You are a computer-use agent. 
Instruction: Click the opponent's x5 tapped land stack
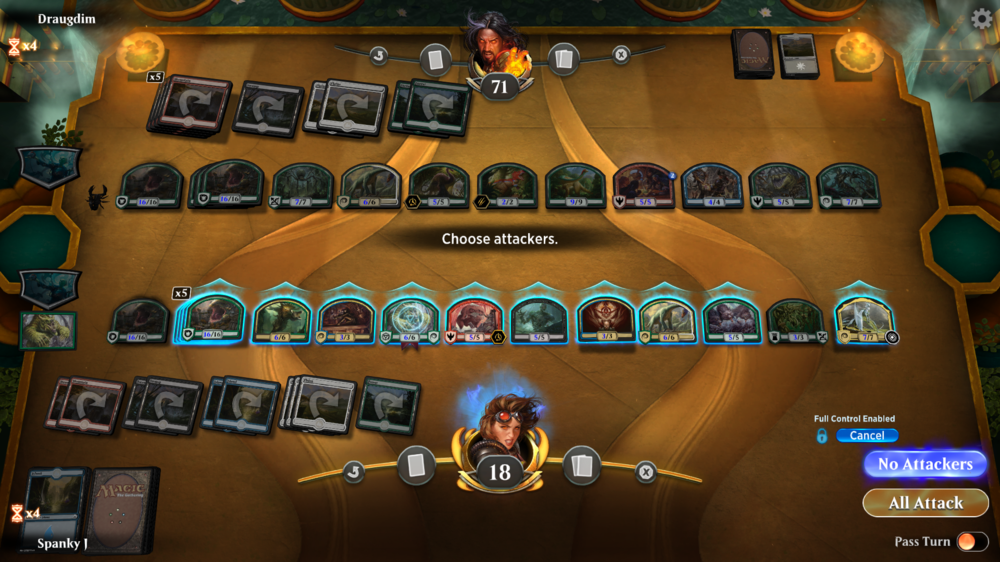[x=189, y=103]
